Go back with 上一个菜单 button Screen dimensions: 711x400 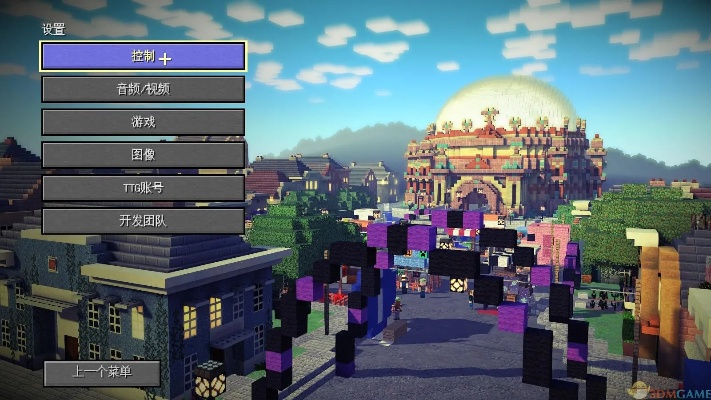102,372
